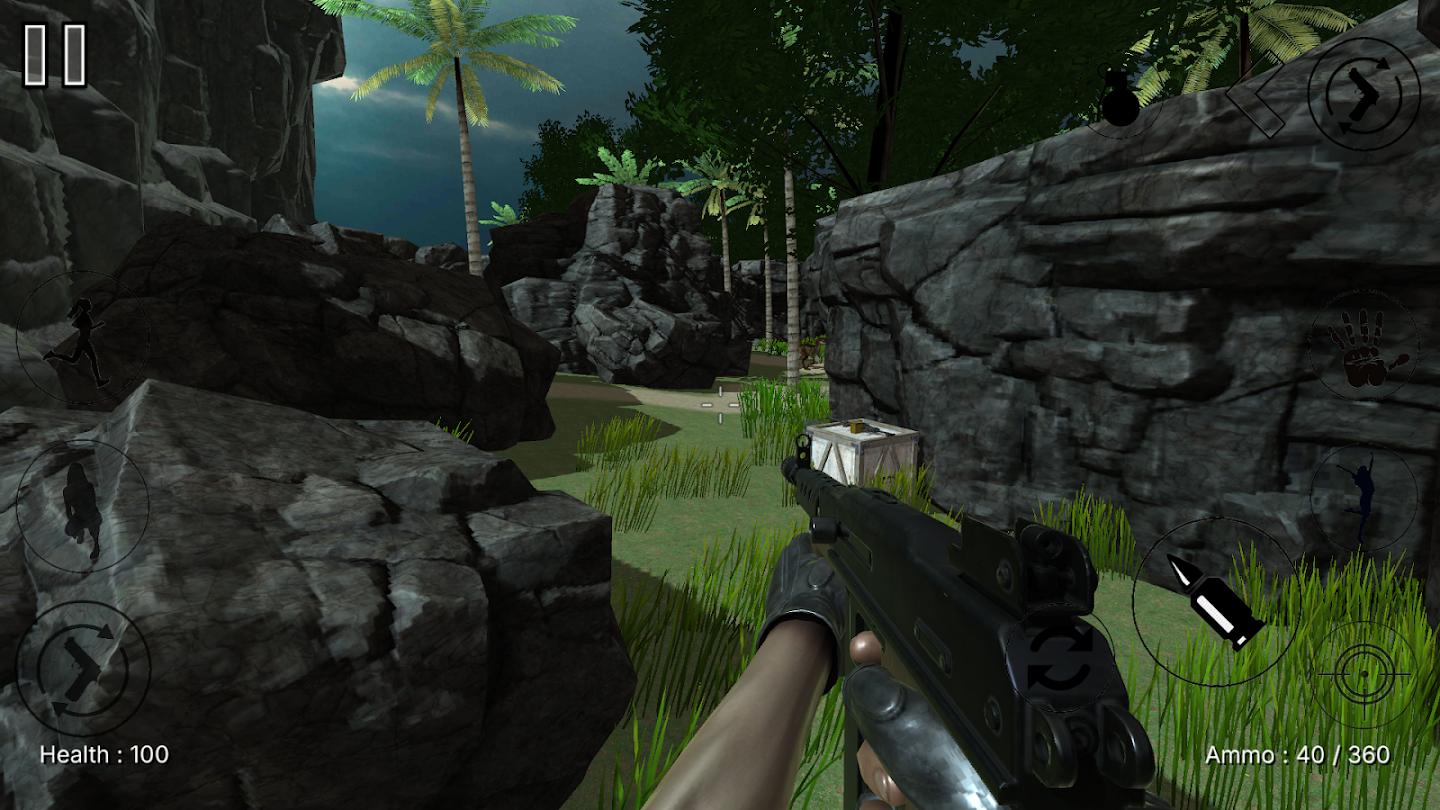Fire the weapon with the bullet button
The height and width of the screenshot is (810, 1440).
pyautogui.click(x=1215, y=601)
